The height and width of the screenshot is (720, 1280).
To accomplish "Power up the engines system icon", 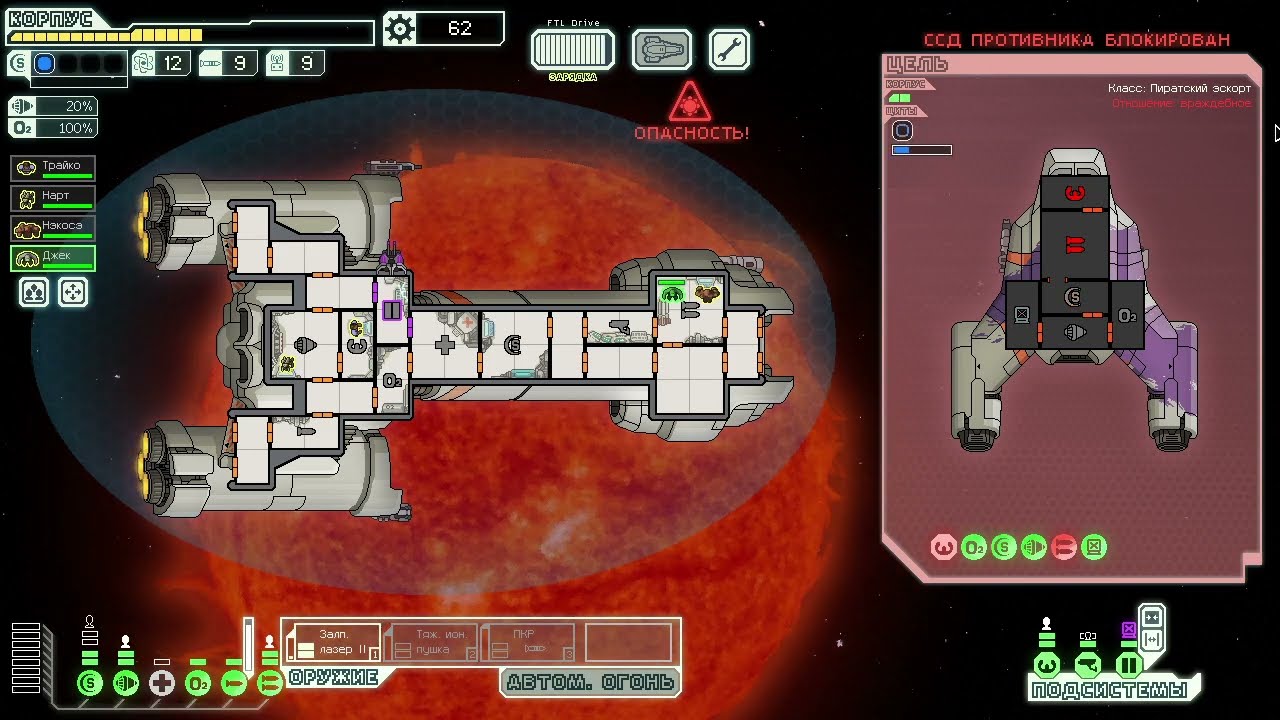I will [x=126, y=684].
